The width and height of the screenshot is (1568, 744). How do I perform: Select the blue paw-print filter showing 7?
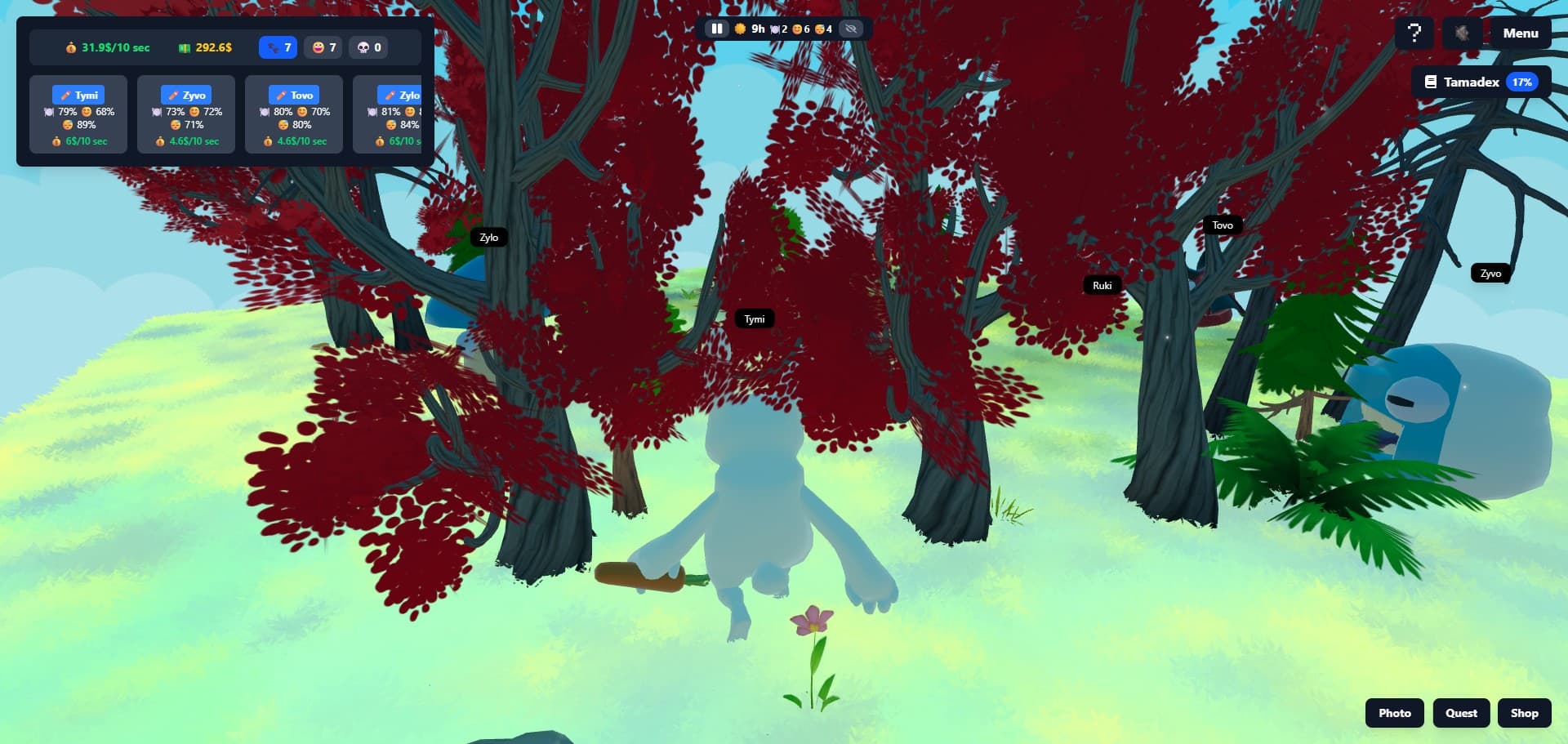[x=278, y=47]
